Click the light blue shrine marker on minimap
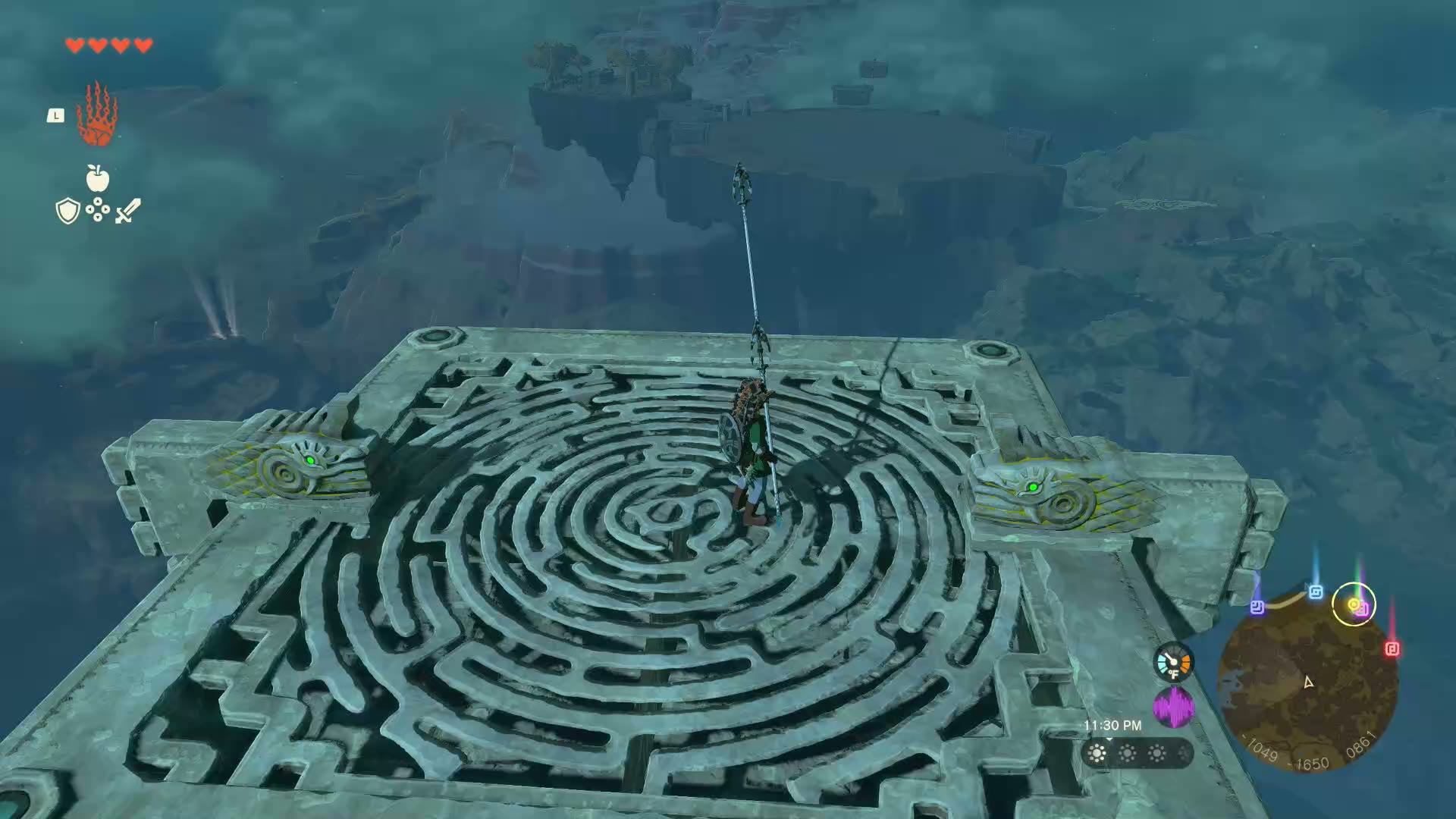 point(1316,592)
